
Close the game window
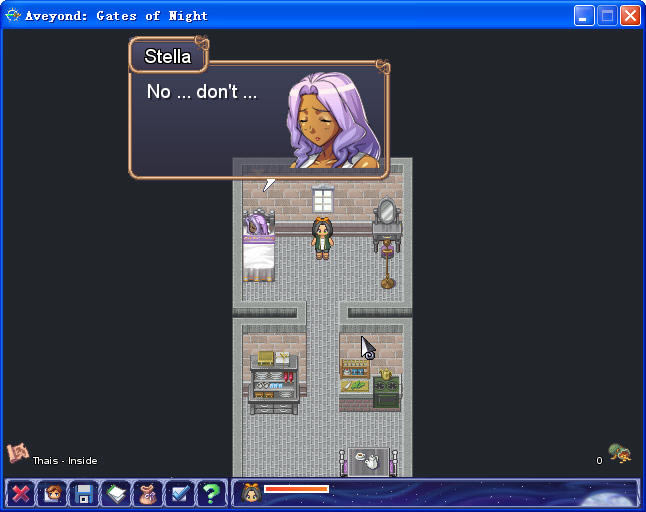(630, 15)
